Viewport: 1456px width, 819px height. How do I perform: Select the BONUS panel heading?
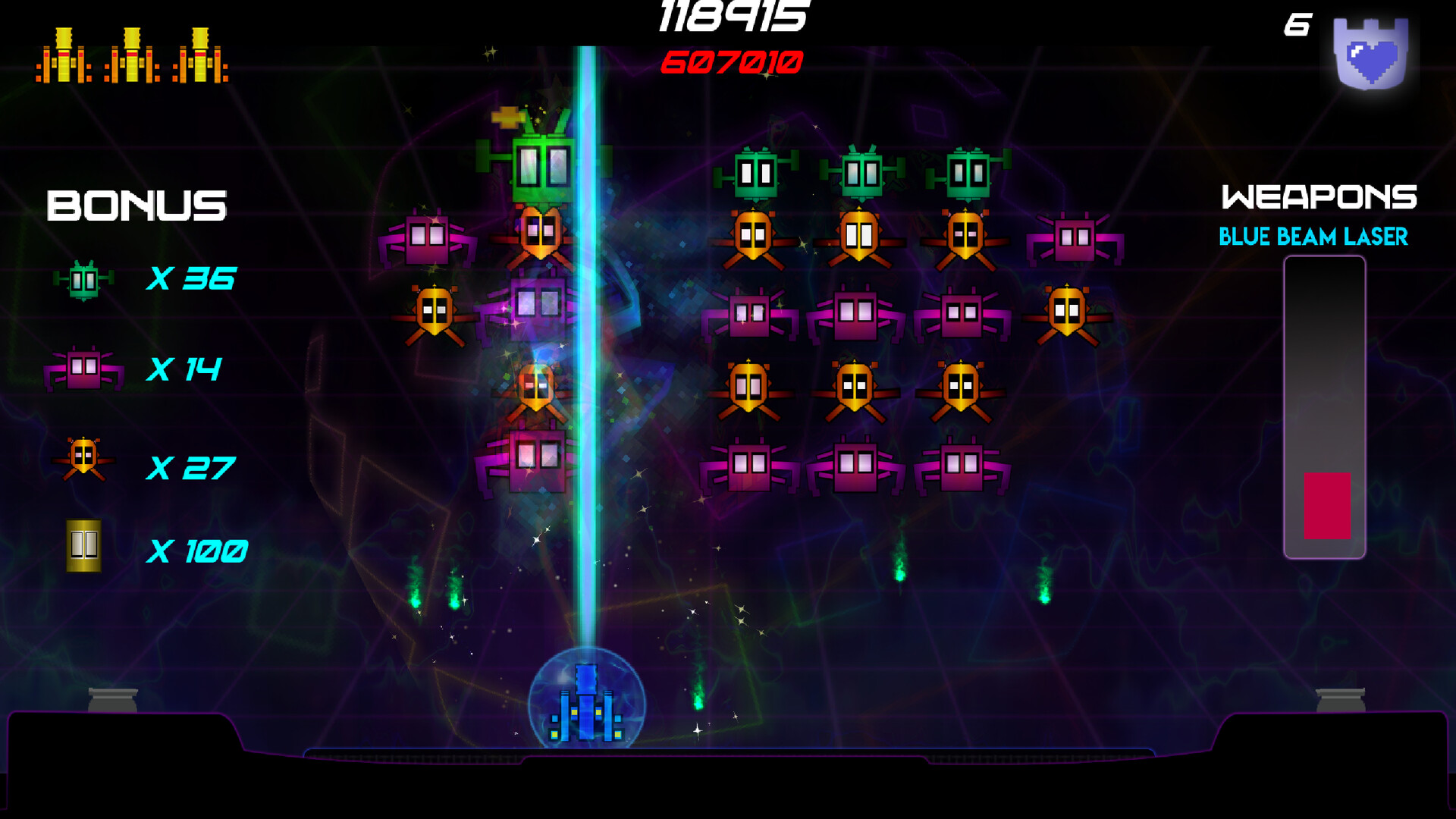click(x=136, y=205)
